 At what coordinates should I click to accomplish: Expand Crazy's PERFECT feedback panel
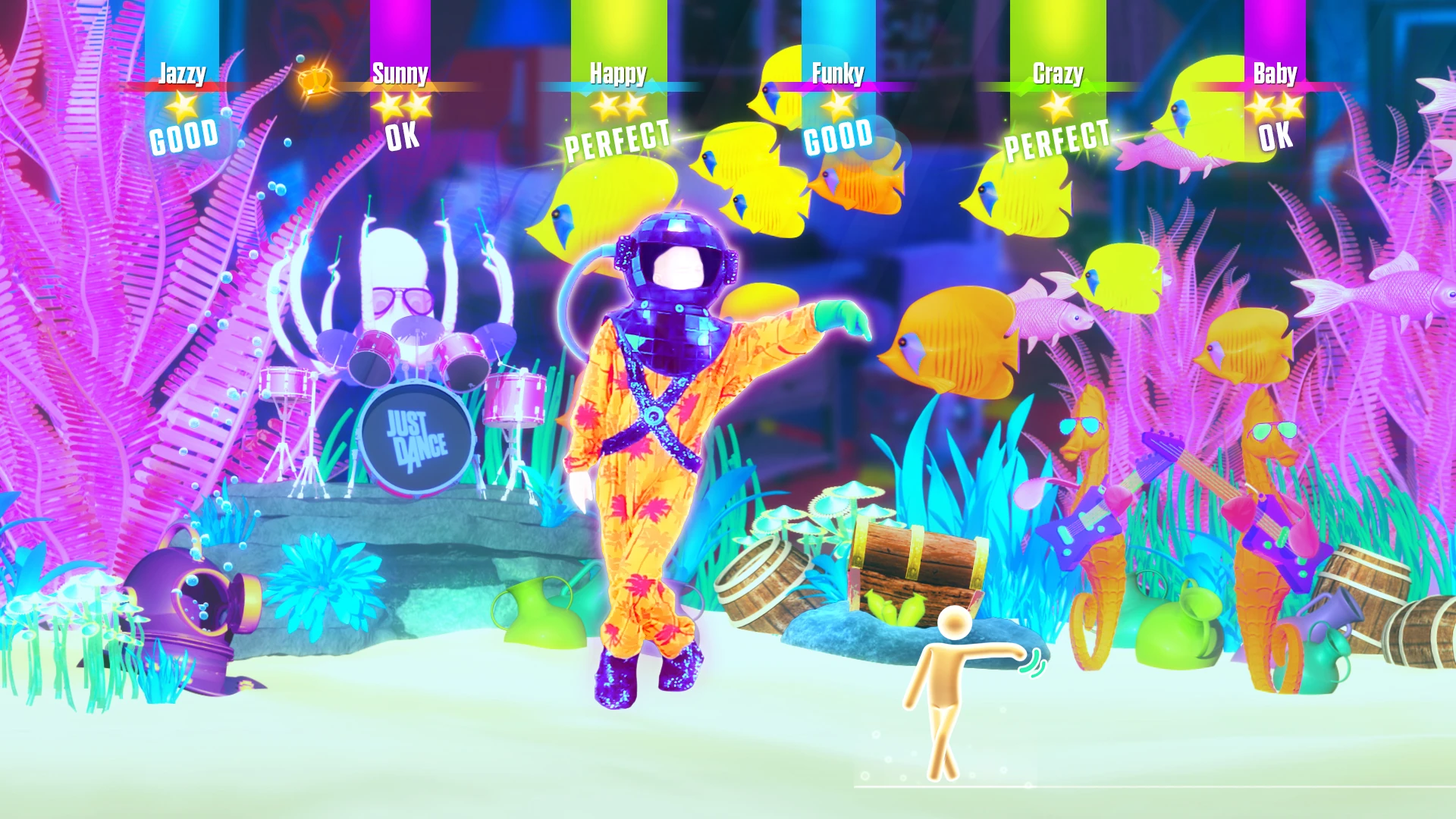[1057, 140]
